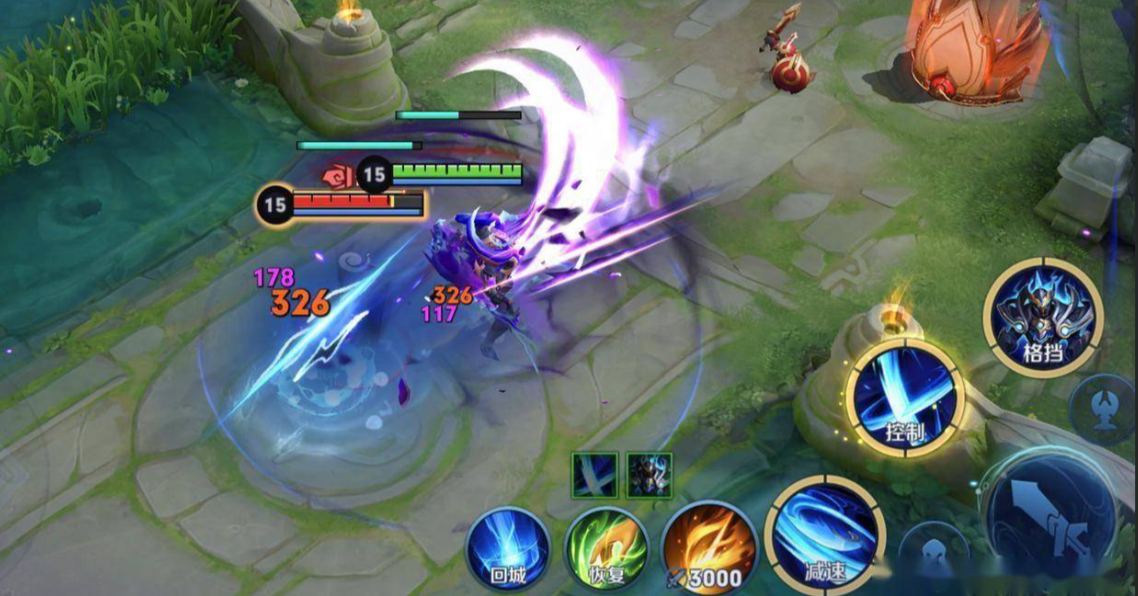Screen dimensions: 1138x596
Task: Select the target-tower attack button
Action: click(1103, 407)
